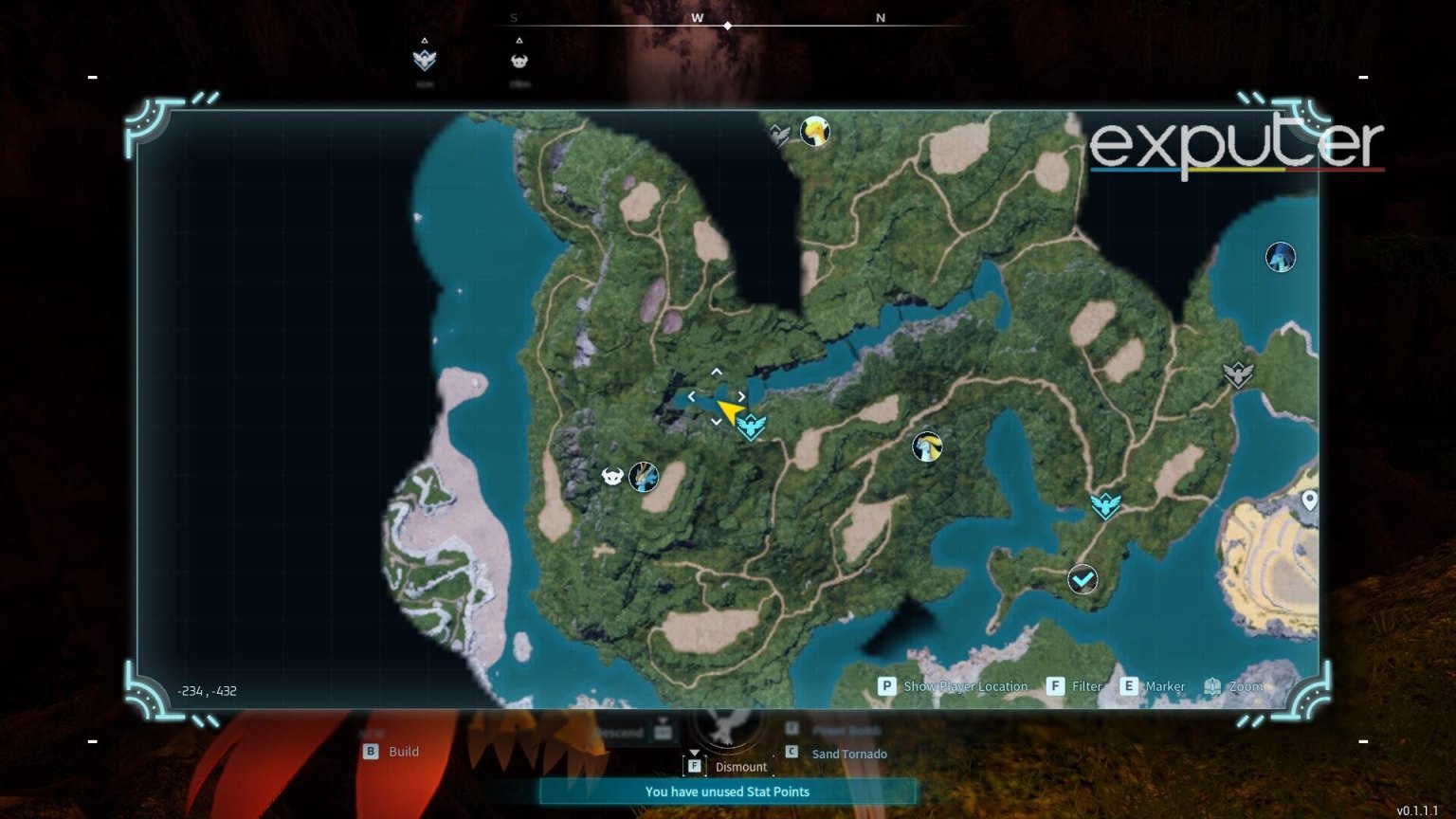This screenshot has height=819, width=1456.
Task: Select the white horned skull boss marker
Action: [612, 476]
